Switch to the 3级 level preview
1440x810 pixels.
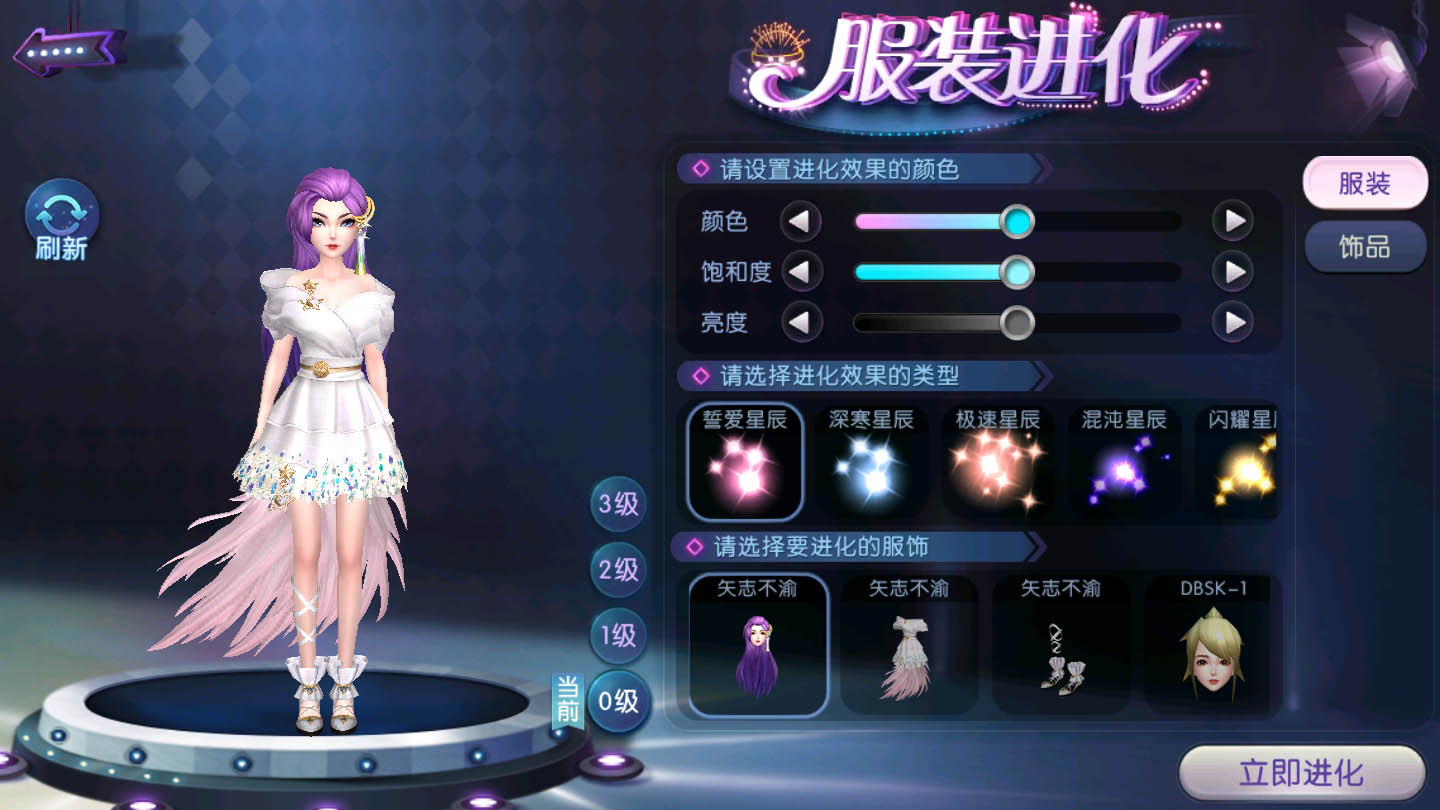click(618, 503)
